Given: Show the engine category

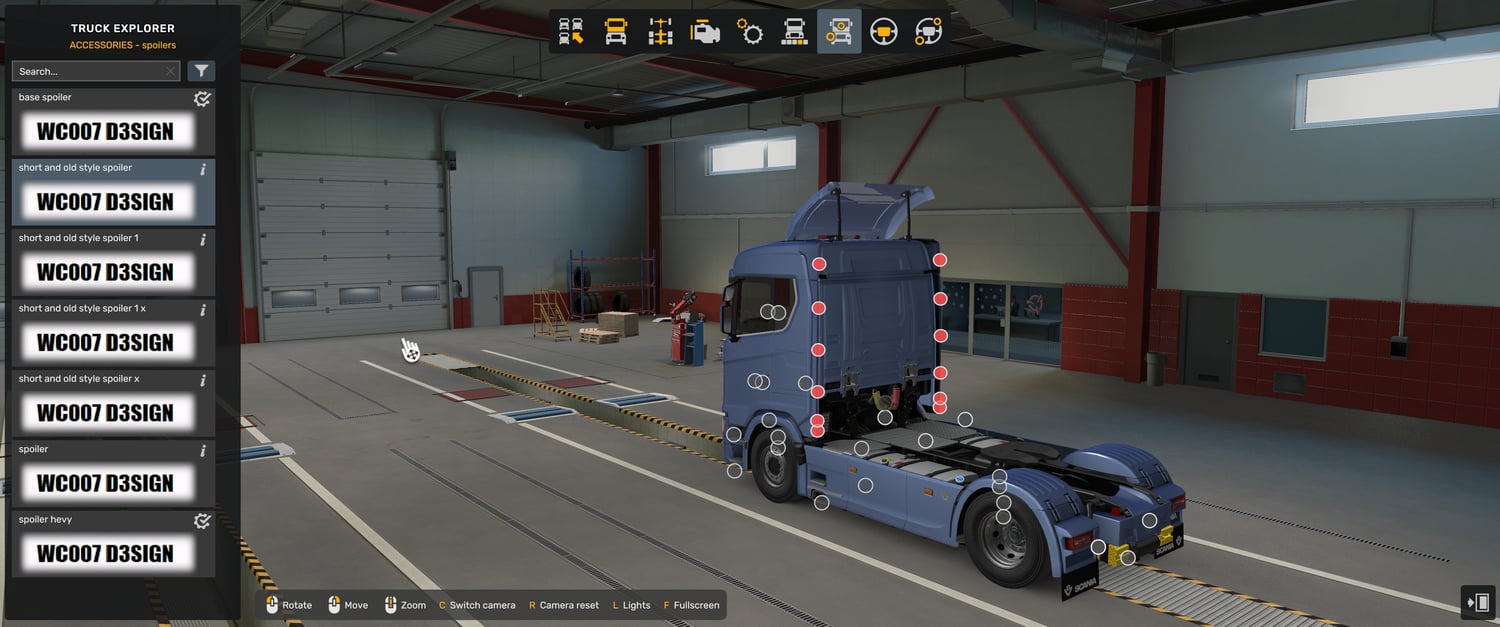Looking at the screenshot, I should click(705, 32).
